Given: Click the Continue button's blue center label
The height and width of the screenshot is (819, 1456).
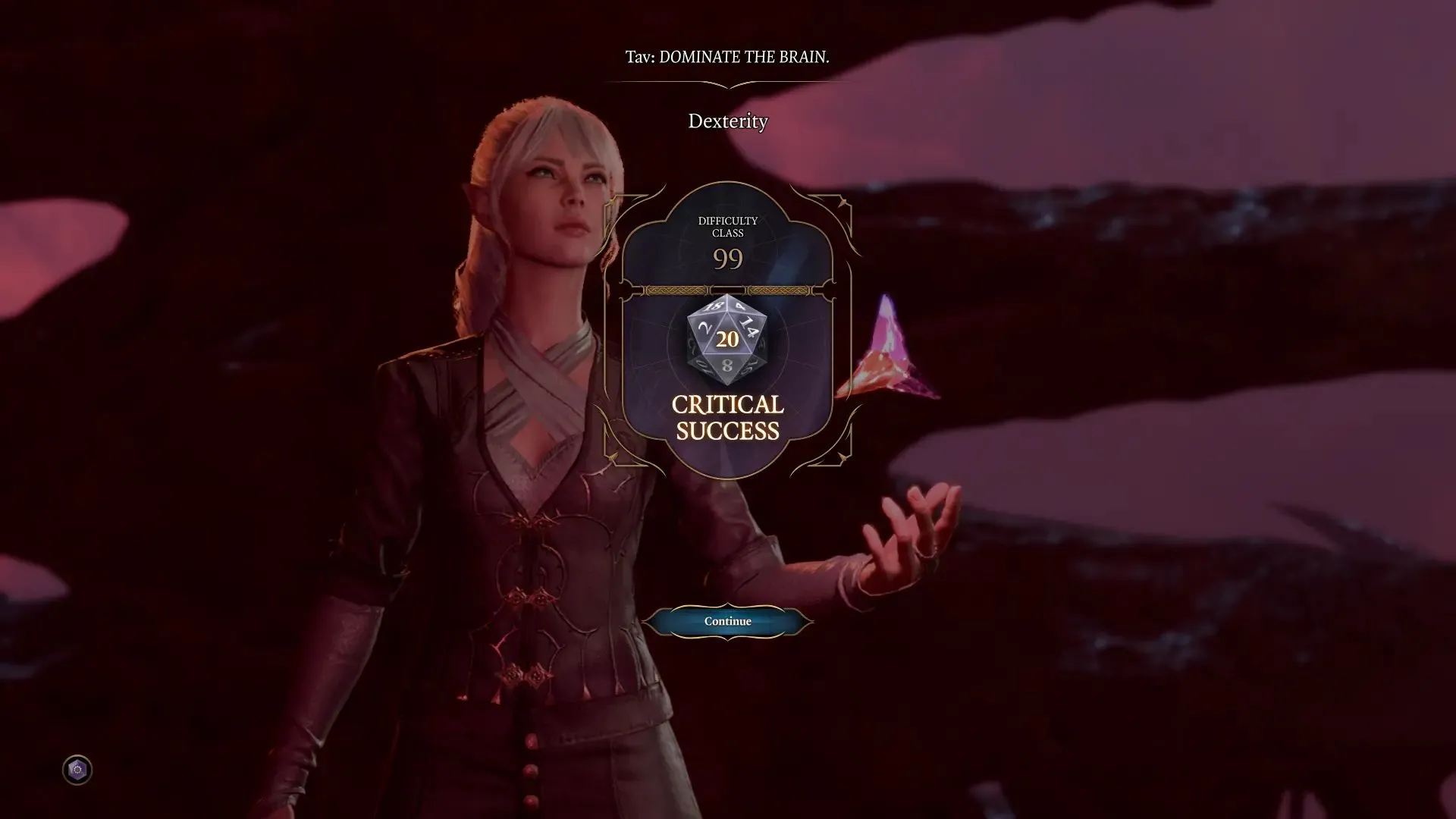Looking at the screenshot, I should (726, 620).
